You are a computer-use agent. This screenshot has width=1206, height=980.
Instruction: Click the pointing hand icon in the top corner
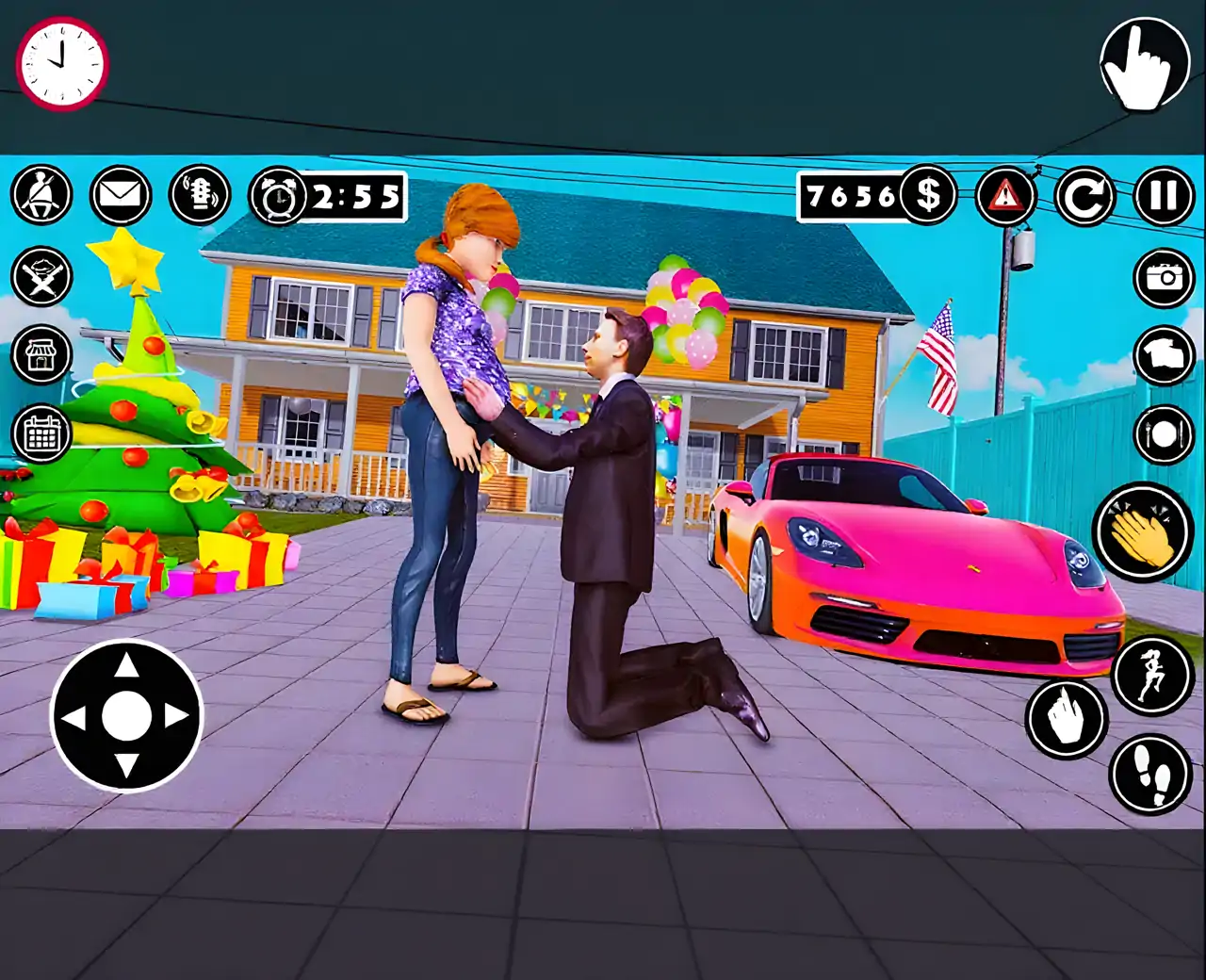click(x=1144, y=63)
